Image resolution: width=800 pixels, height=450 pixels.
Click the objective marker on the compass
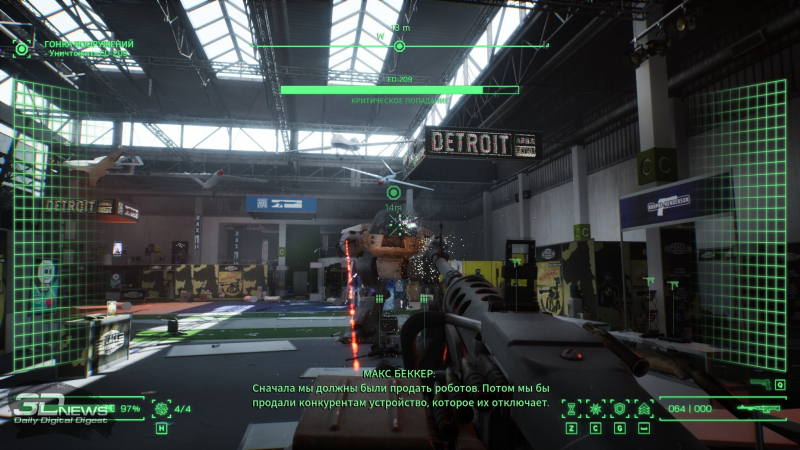(x=400, y=46)
